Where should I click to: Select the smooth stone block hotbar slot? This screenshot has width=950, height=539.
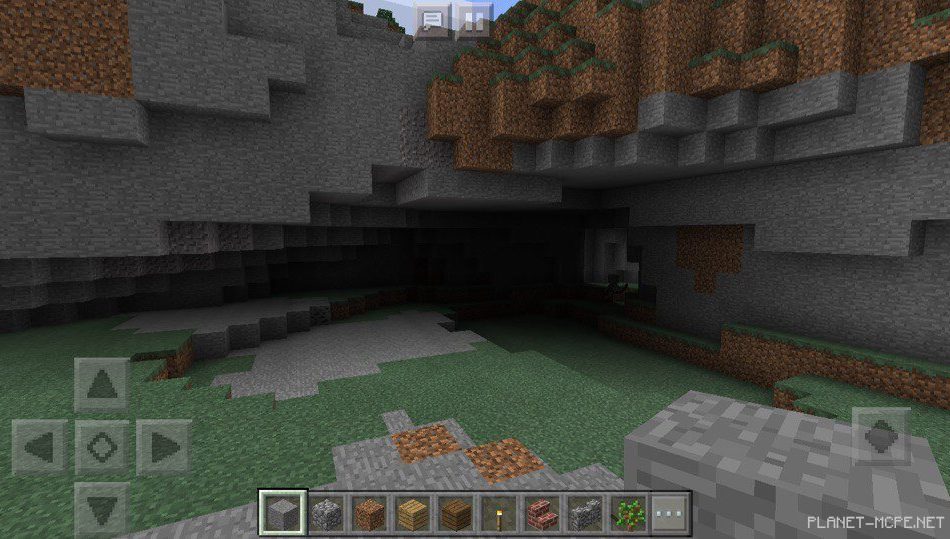tap(280, 514)
